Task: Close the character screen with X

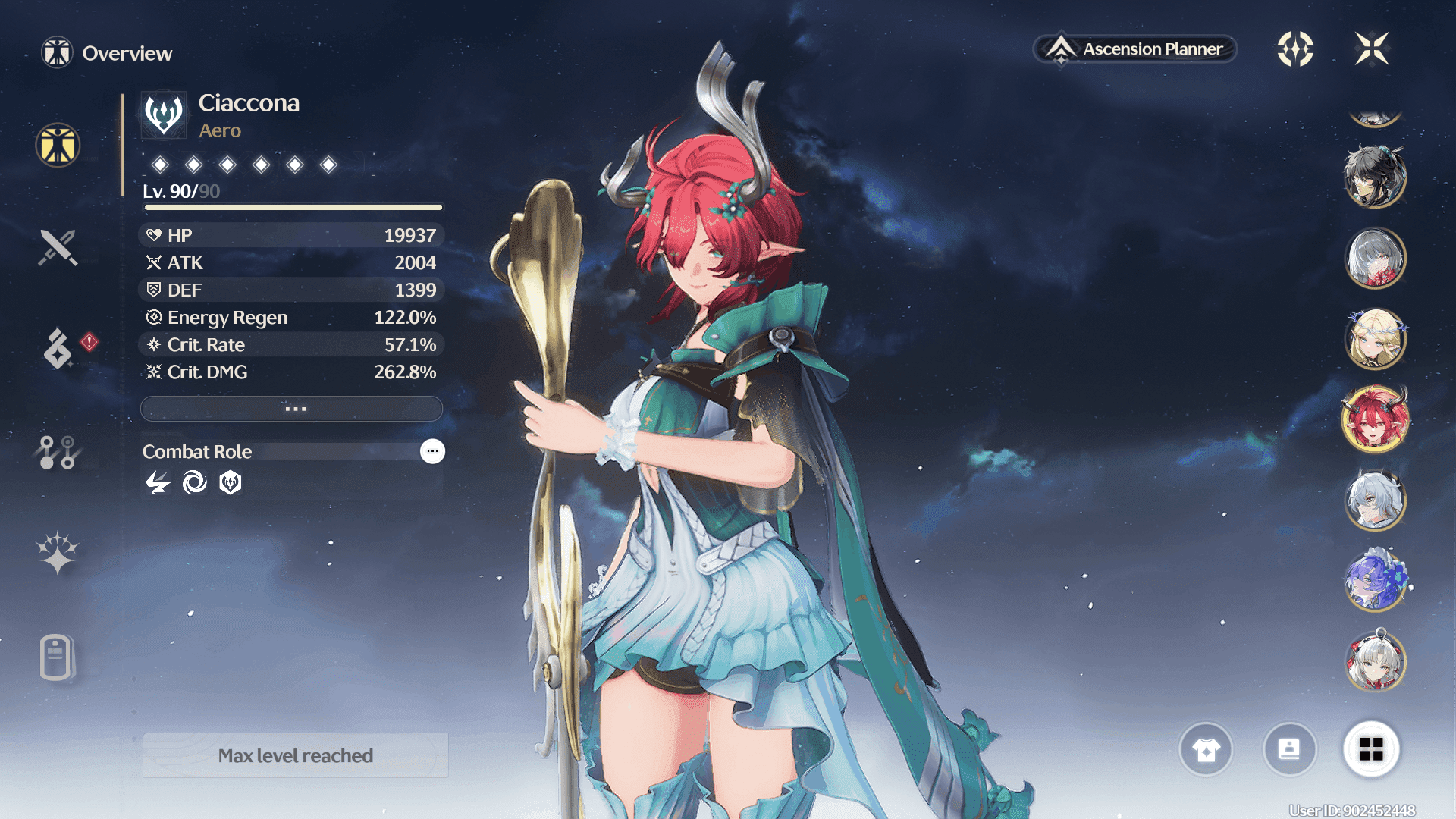Action: point(1371,49)
